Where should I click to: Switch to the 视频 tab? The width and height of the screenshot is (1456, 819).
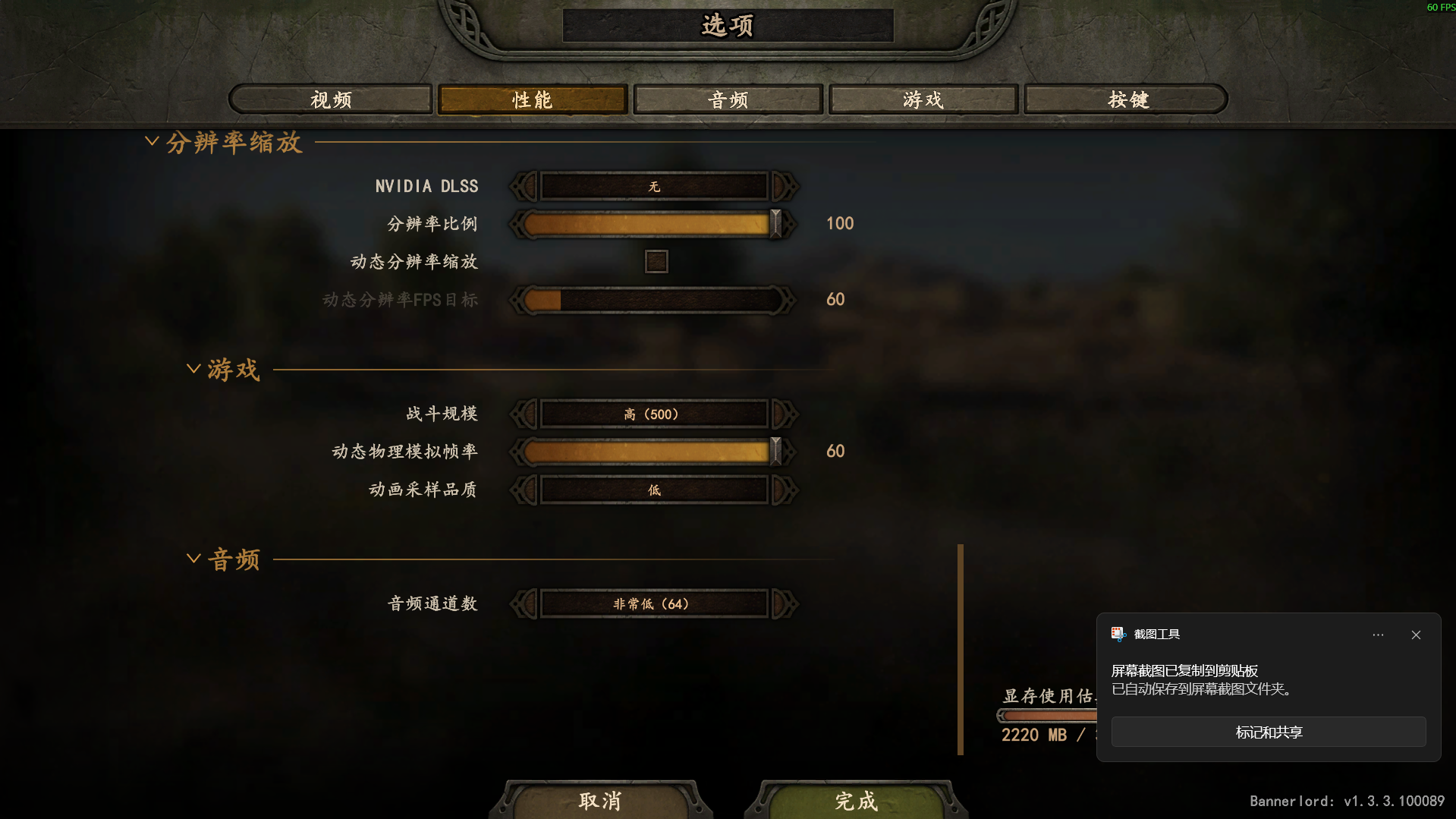(330, 99)
